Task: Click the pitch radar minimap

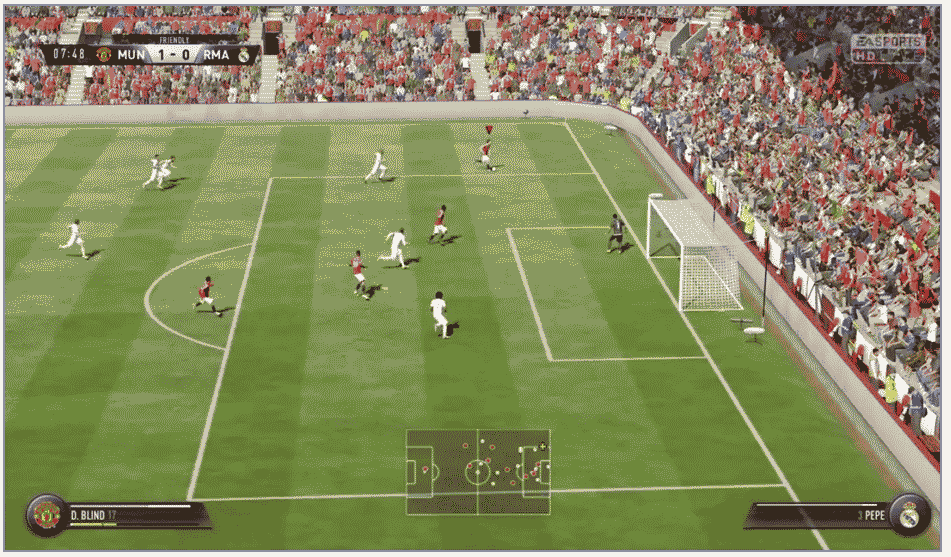Action: coord(478,472)
